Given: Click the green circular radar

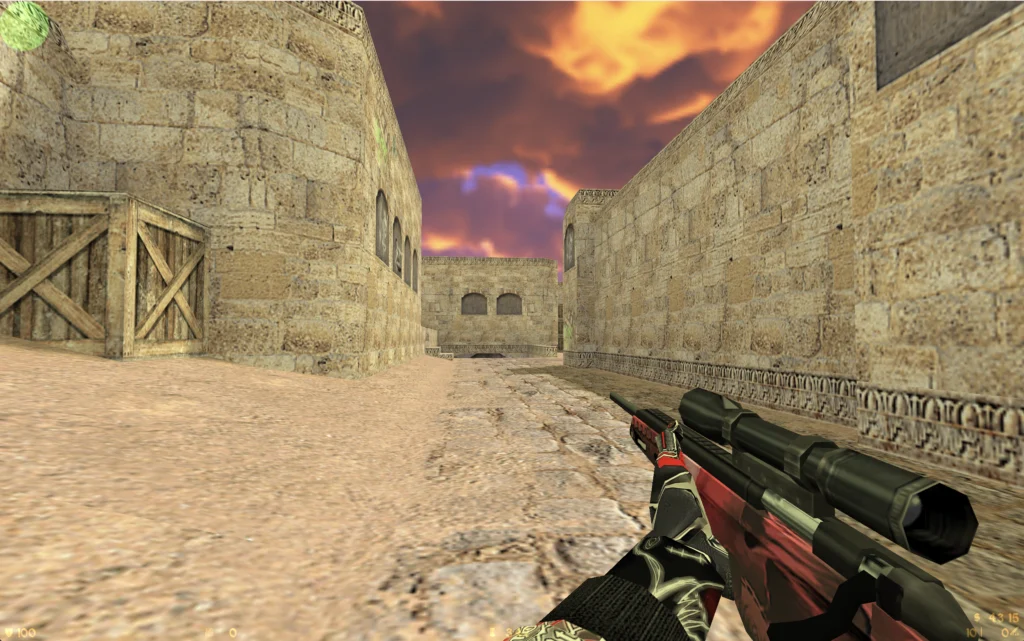Looking at the screenshot, I should 23,24.
